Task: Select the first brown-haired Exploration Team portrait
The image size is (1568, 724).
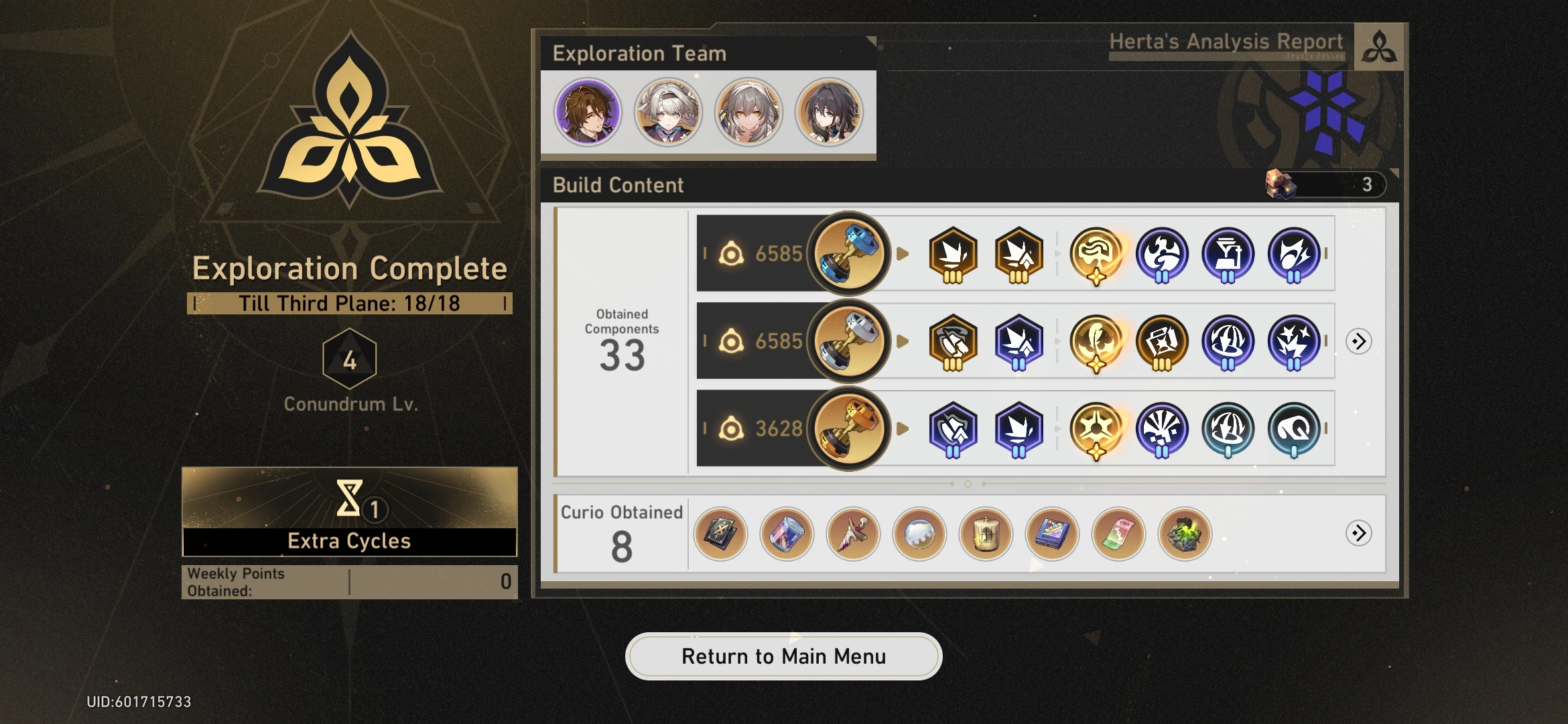Action: coord(587,112)
